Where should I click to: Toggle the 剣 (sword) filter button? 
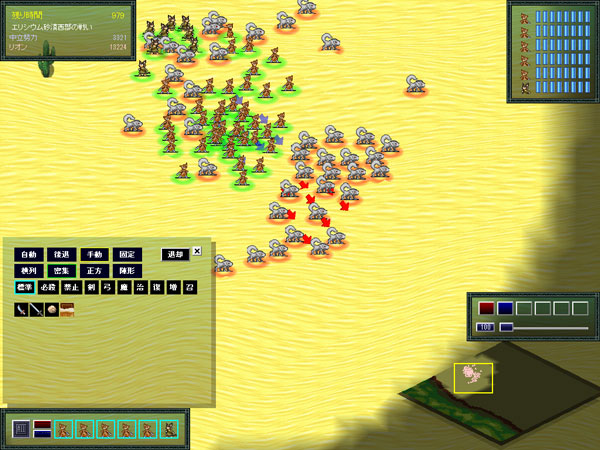pyautogui.click(x=92, y=288)
